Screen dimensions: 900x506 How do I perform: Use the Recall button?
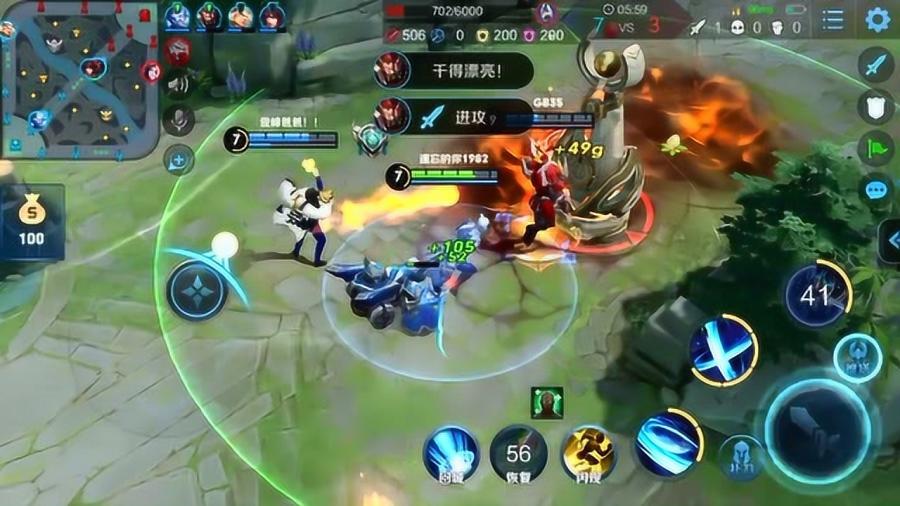coord(450,453)
